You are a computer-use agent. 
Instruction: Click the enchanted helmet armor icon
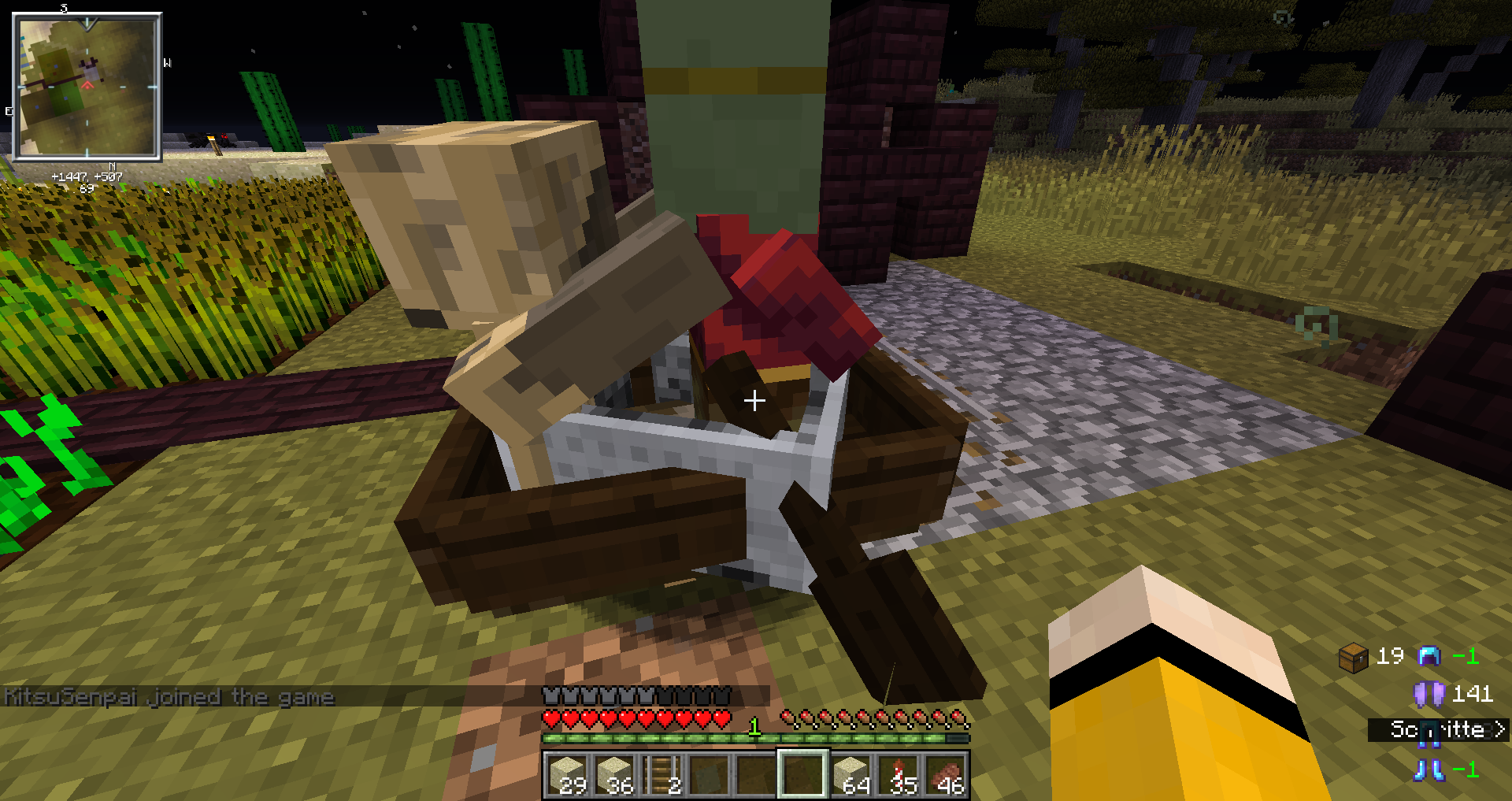pyautogui.click(x=1429, y=655)
